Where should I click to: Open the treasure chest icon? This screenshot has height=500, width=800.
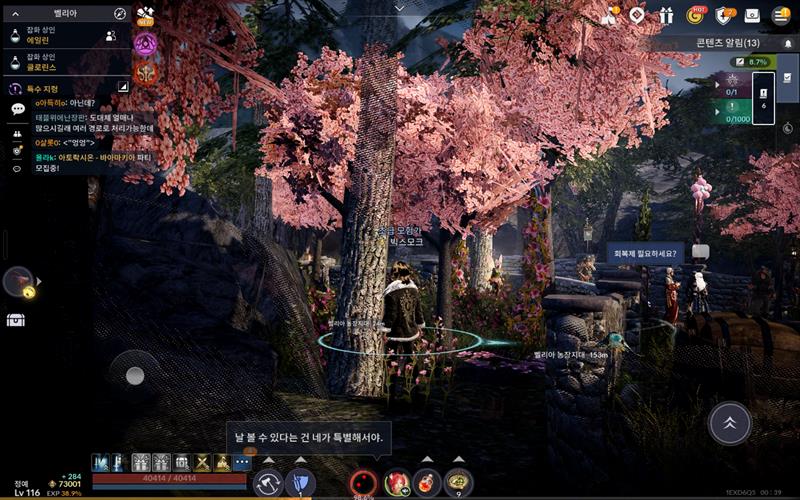[16, 320]
